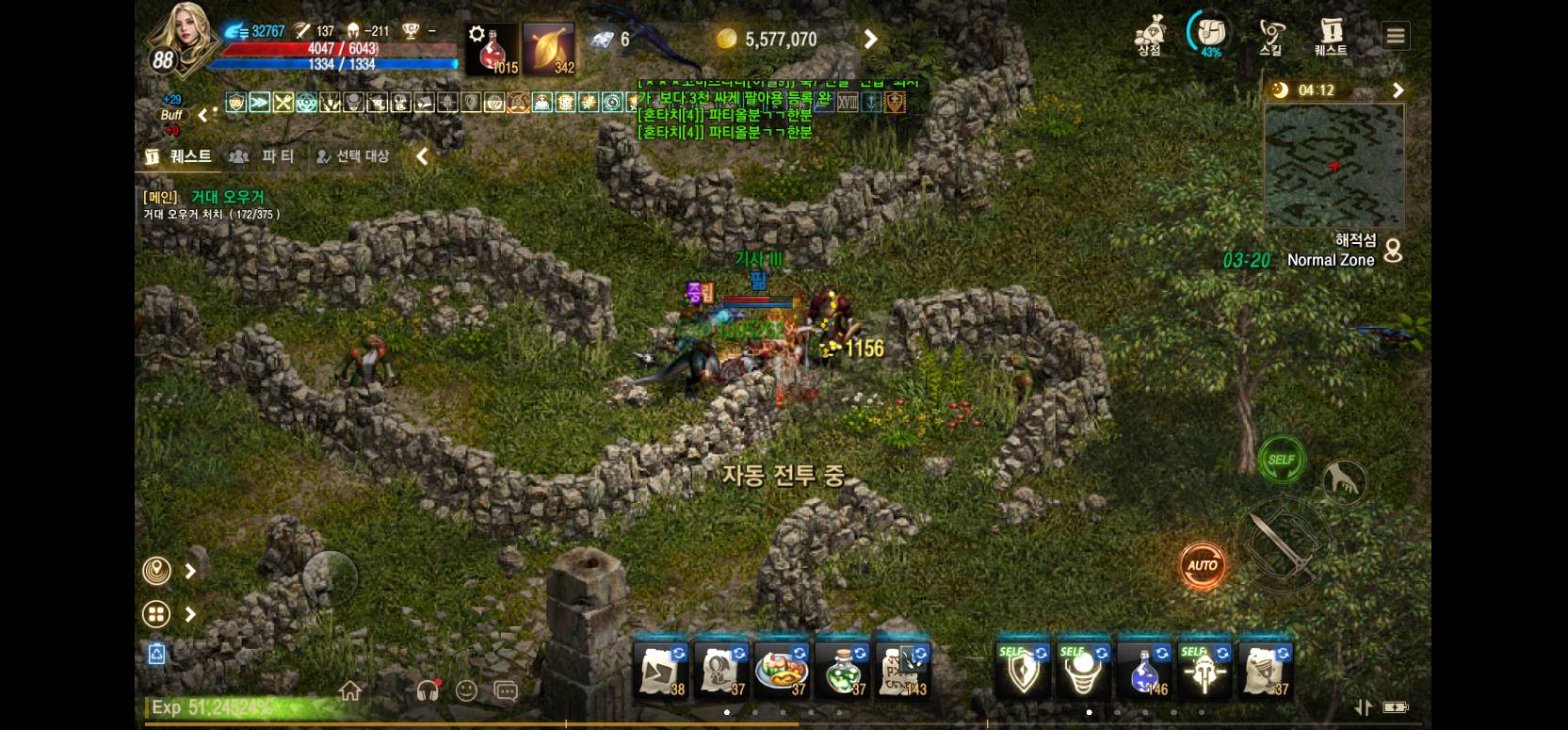Select the golden leaf item slot
Viewport: 1568px width, 730px height.
pyautogui.click(x=548, y=50)
